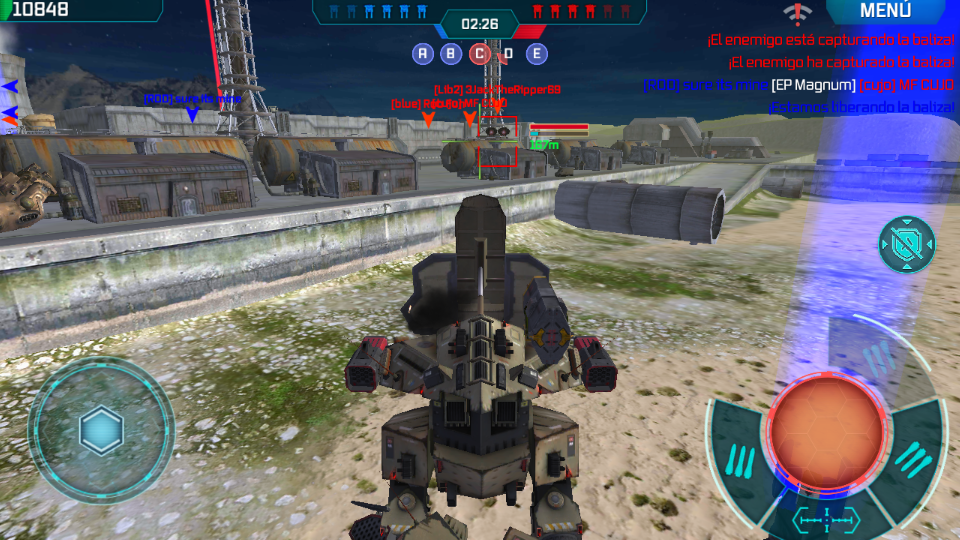This screenshot has height=540, width=960.
Task: Toggle the target lock crosshair button
Action: click(826, 519)
